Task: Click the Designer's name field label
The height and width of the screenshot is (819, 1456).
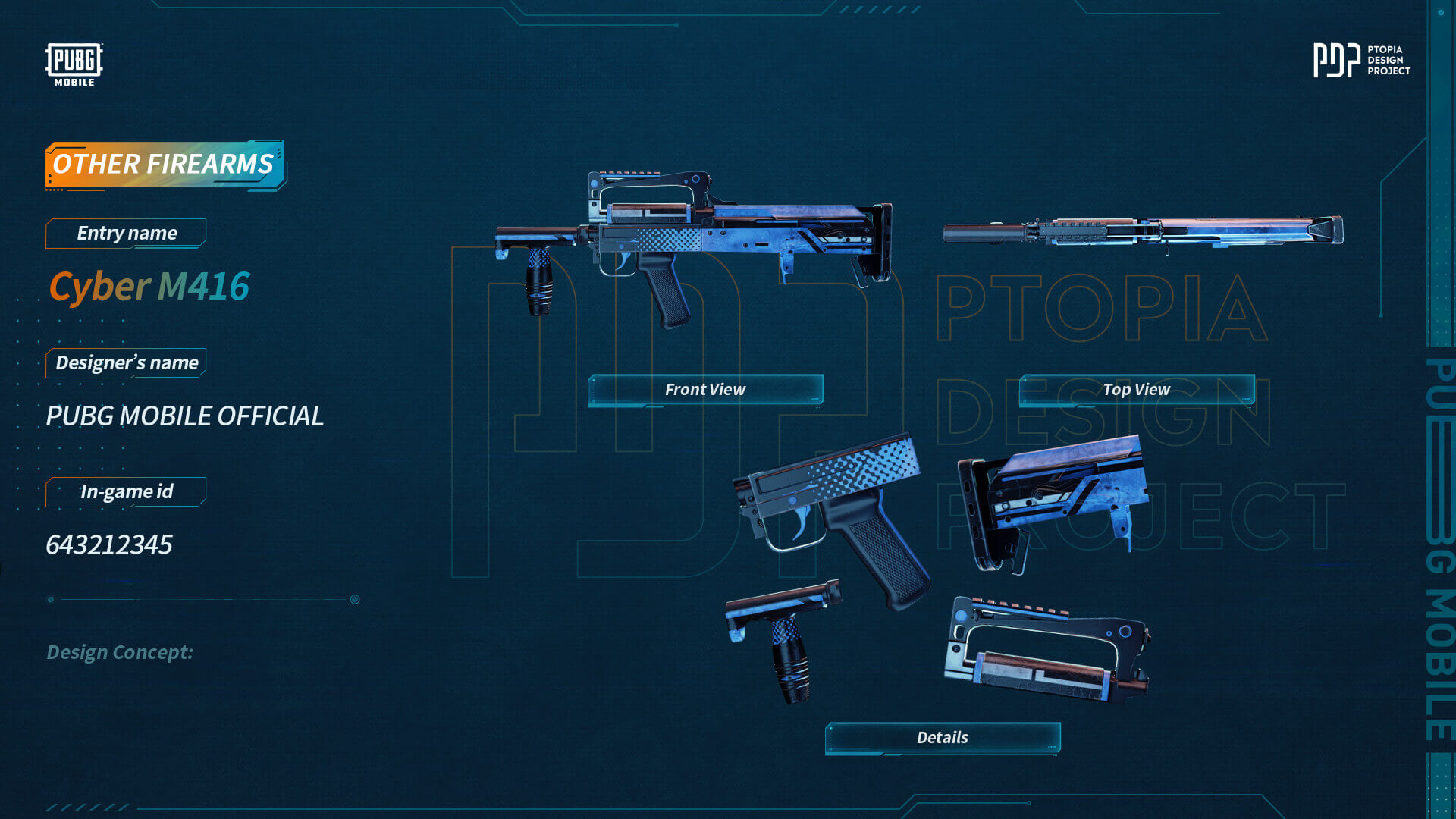Action: point(127,363)
